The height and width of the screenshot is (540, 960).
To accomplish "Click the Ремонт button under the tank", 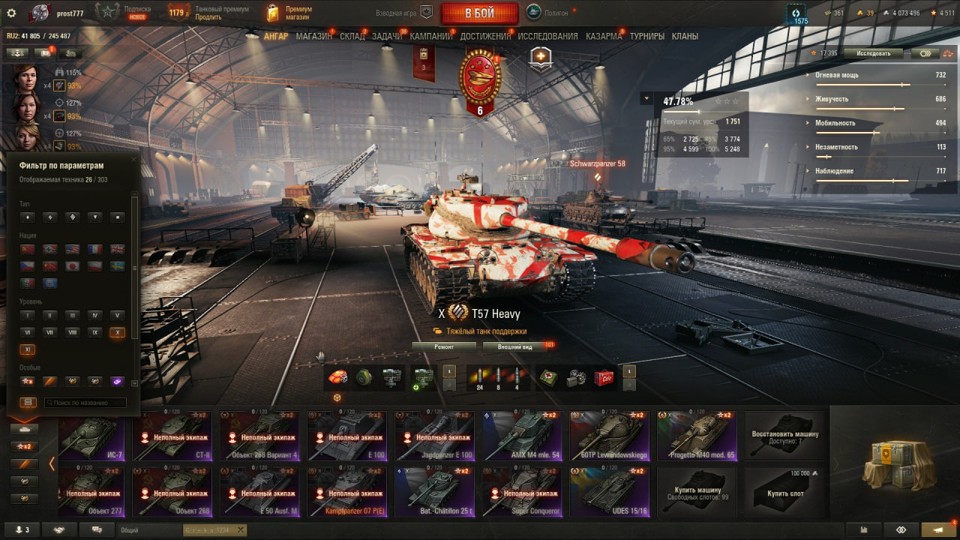I will 443,346.
